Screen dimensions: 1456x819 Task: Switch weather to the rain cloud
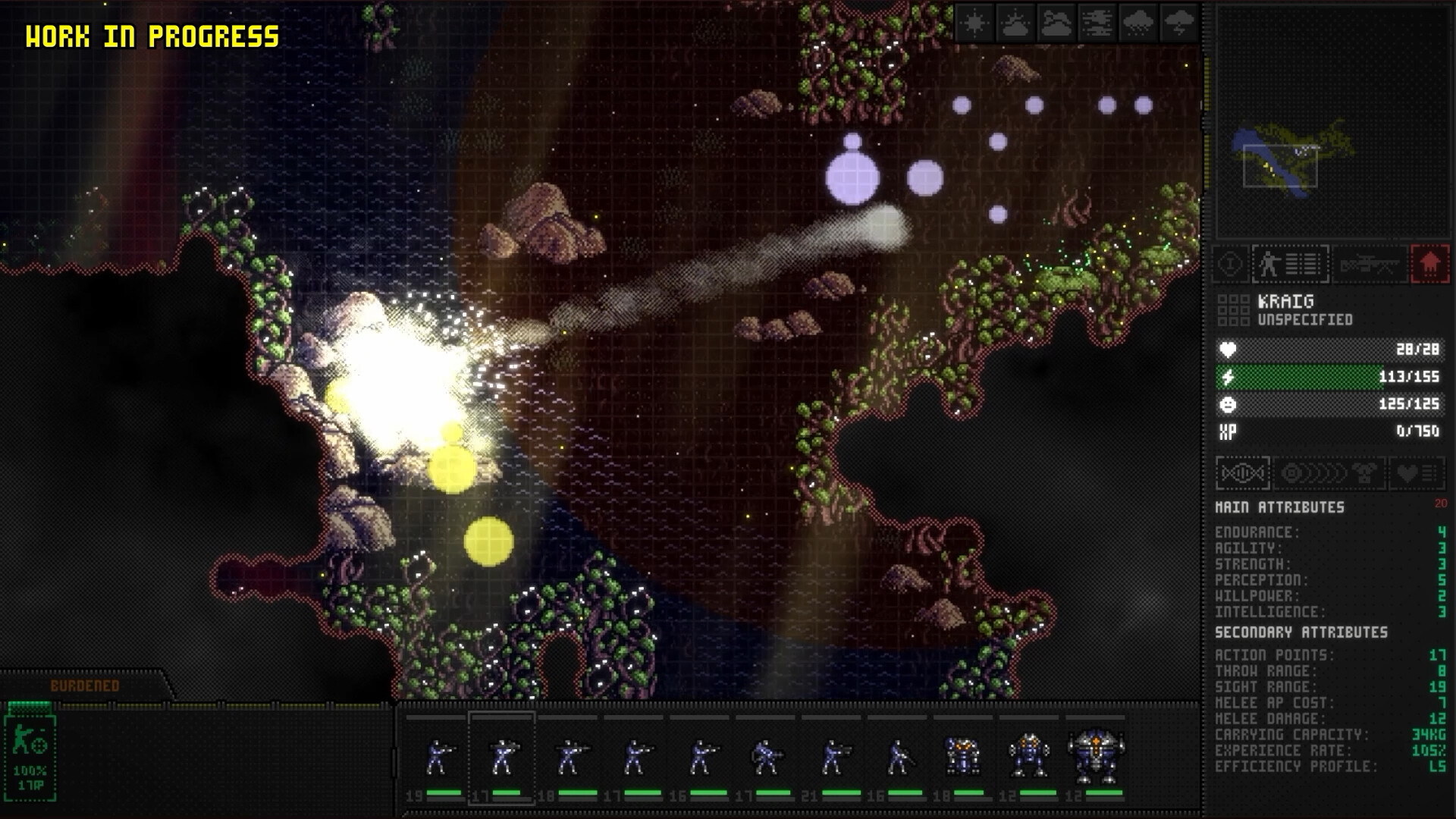1137,24
